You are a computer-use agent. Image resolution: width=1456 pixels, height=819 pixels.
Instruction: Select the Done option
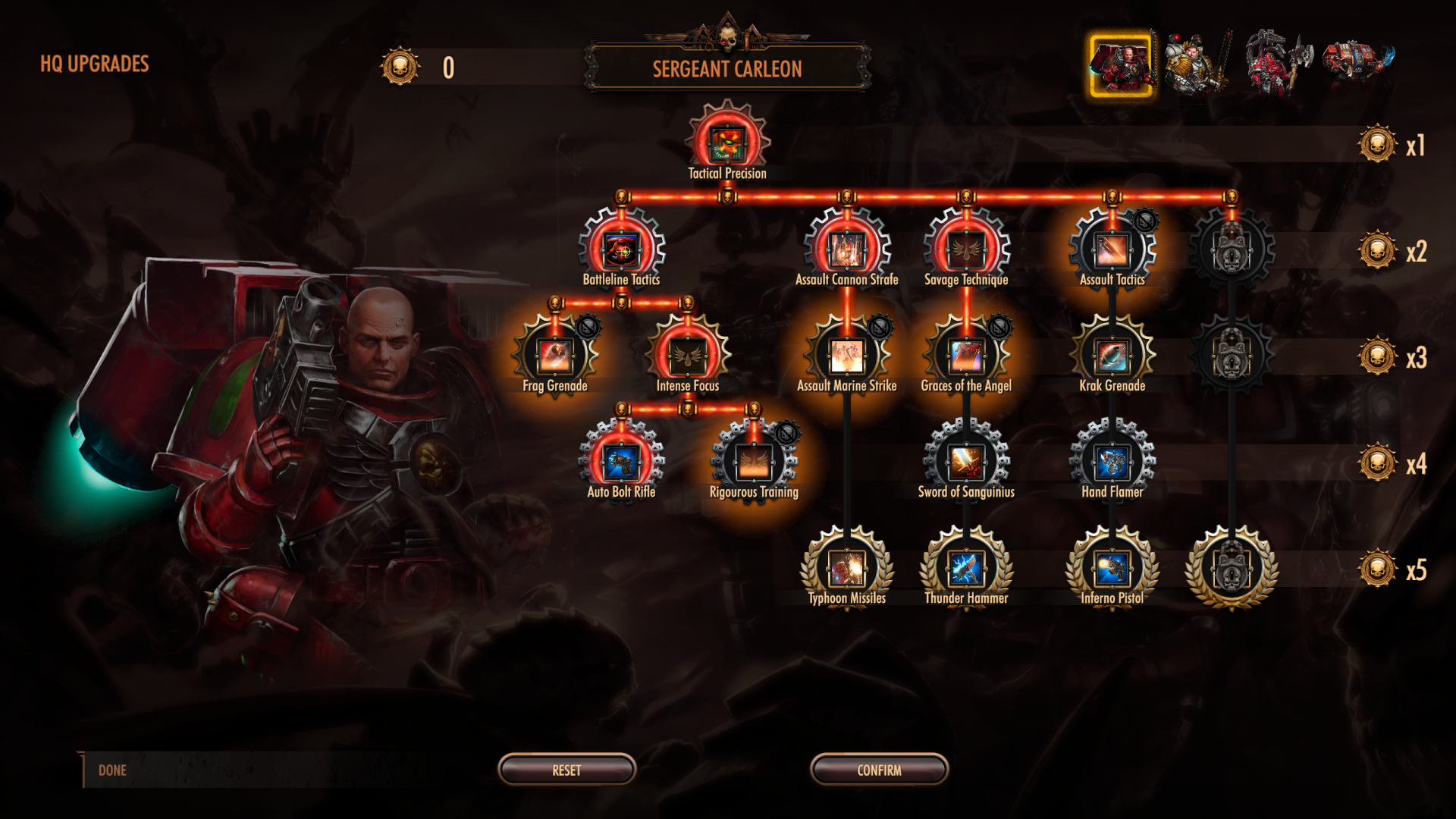[x=112, y=770]
